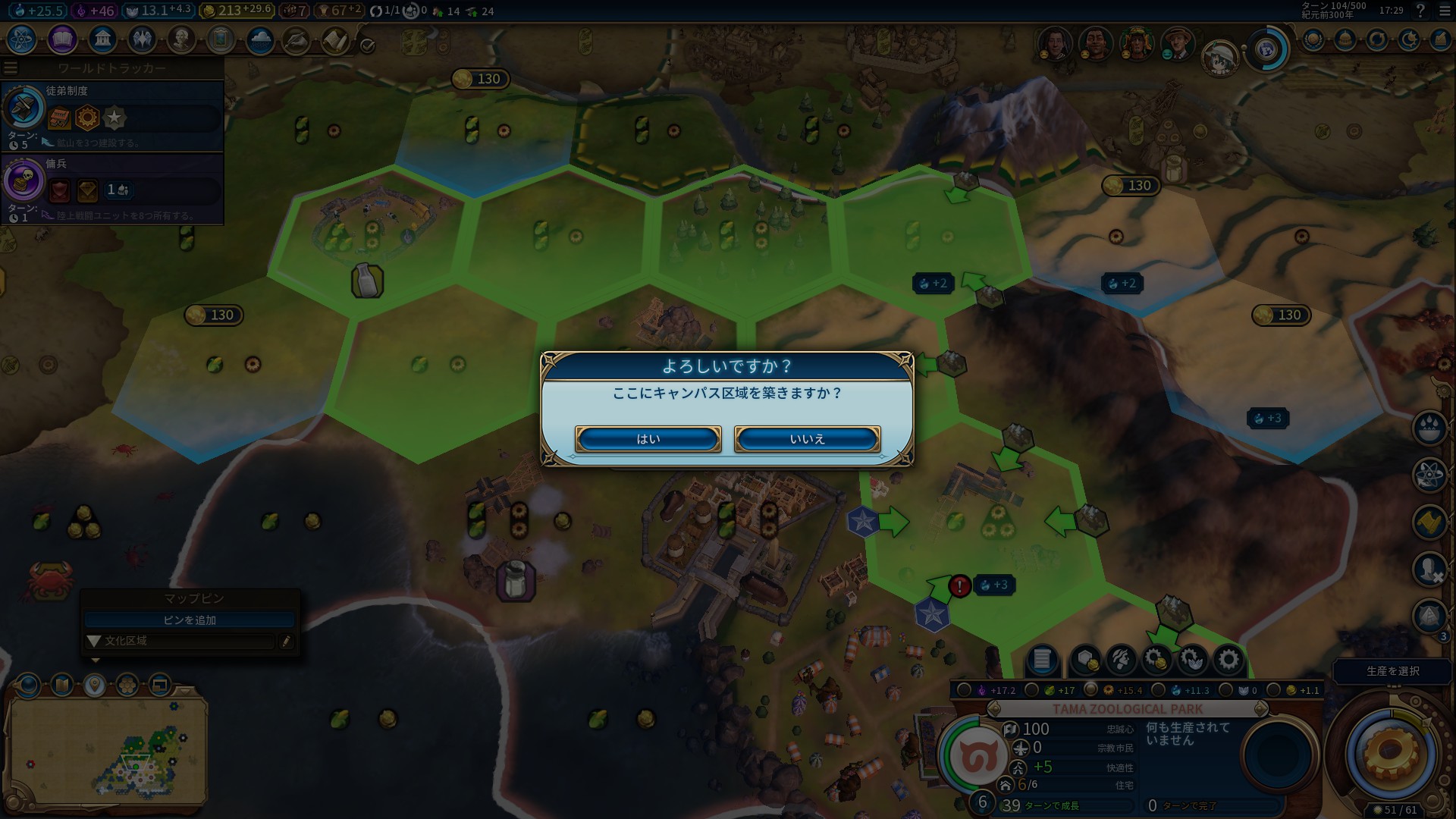The image size is (1456, 819).
Task: Open the help question mark icon
Action: (x=1420, y=11)
